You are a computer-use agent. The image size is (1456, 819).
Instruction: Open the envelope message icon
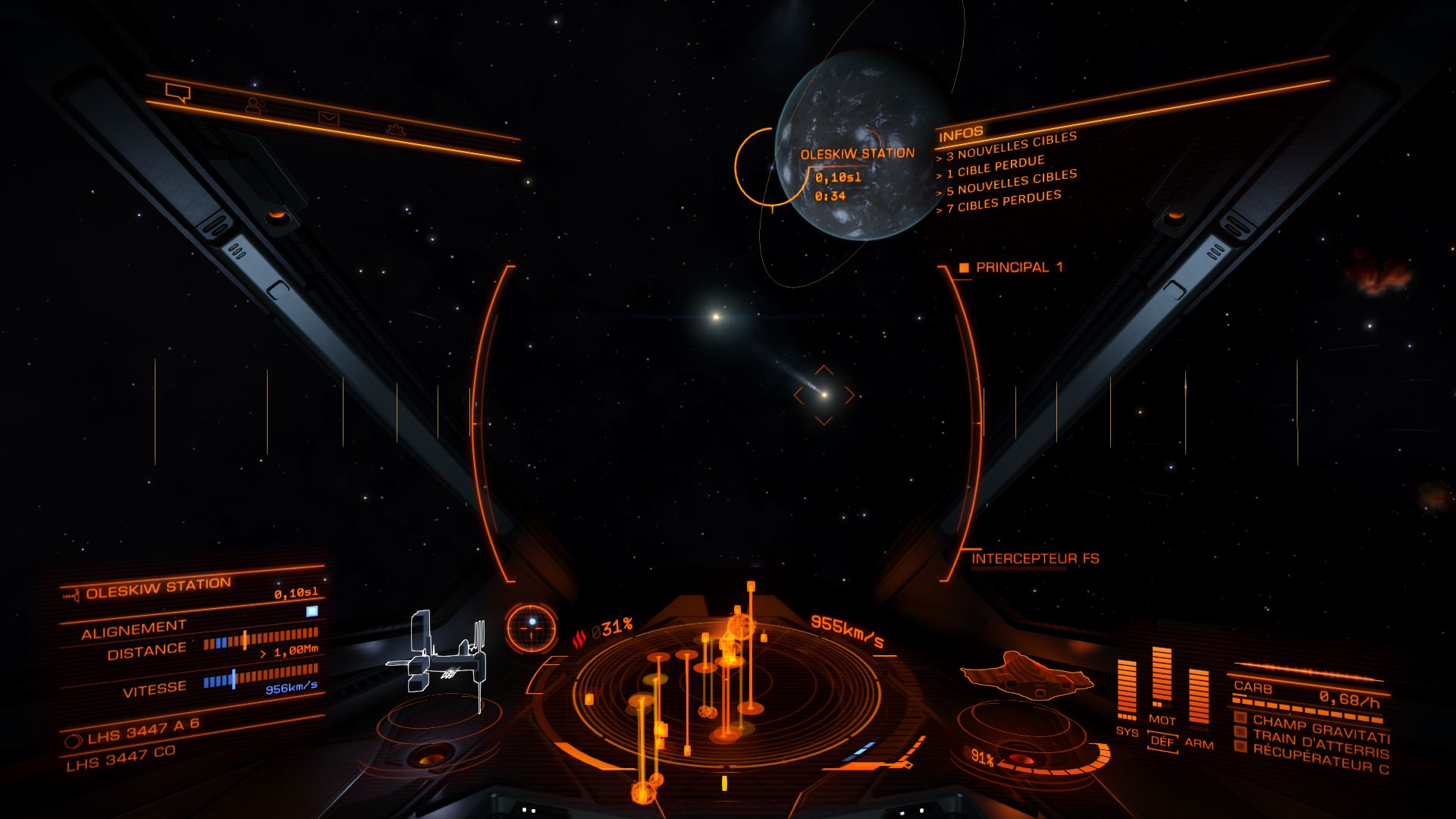tap(328, 118)
